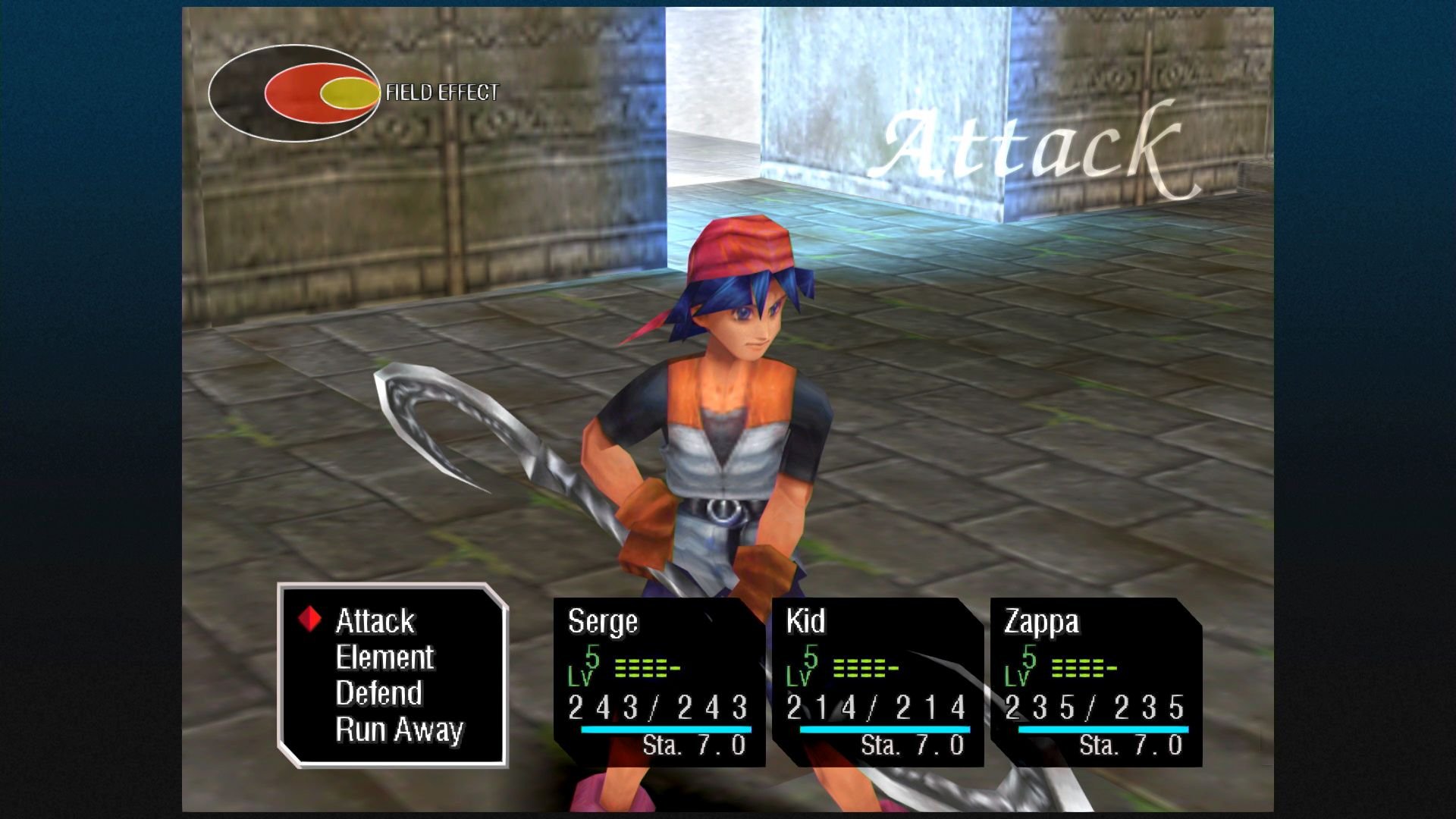Select the red diamond cursor icon
The image size is (1456, 819).
(x=311, y=620)
